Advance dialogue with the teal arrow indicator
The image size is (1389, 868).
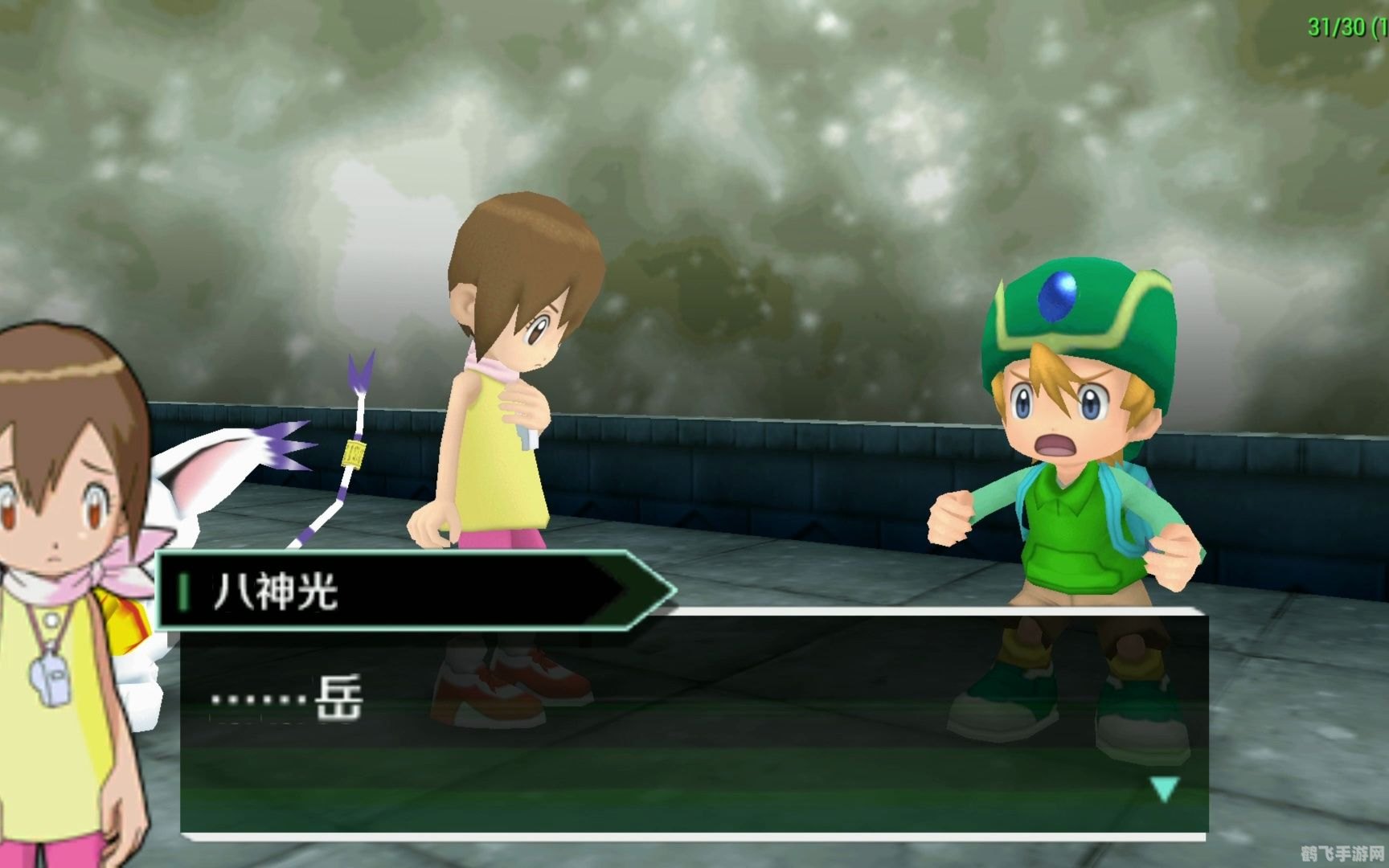click(1164, 788)
